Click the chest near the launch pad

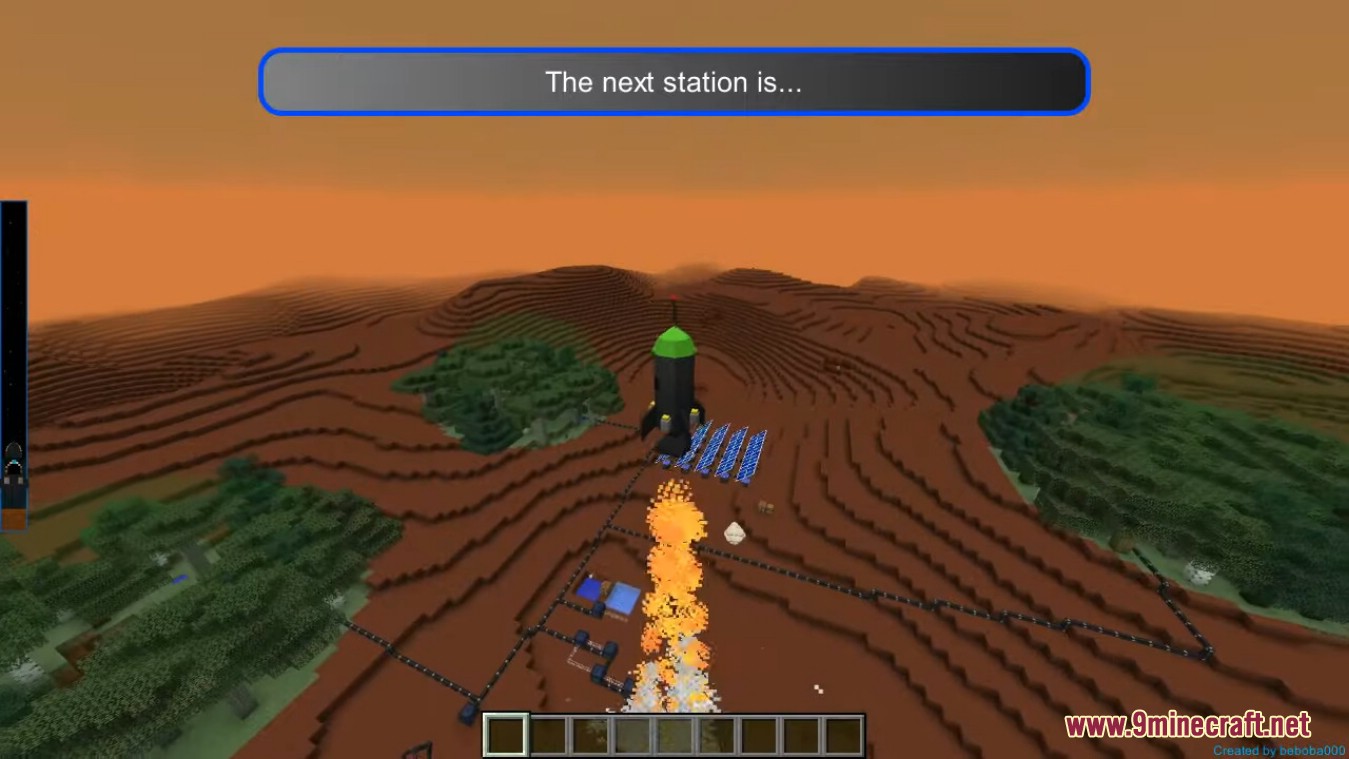pyautogui.click(x=765, y=507)
